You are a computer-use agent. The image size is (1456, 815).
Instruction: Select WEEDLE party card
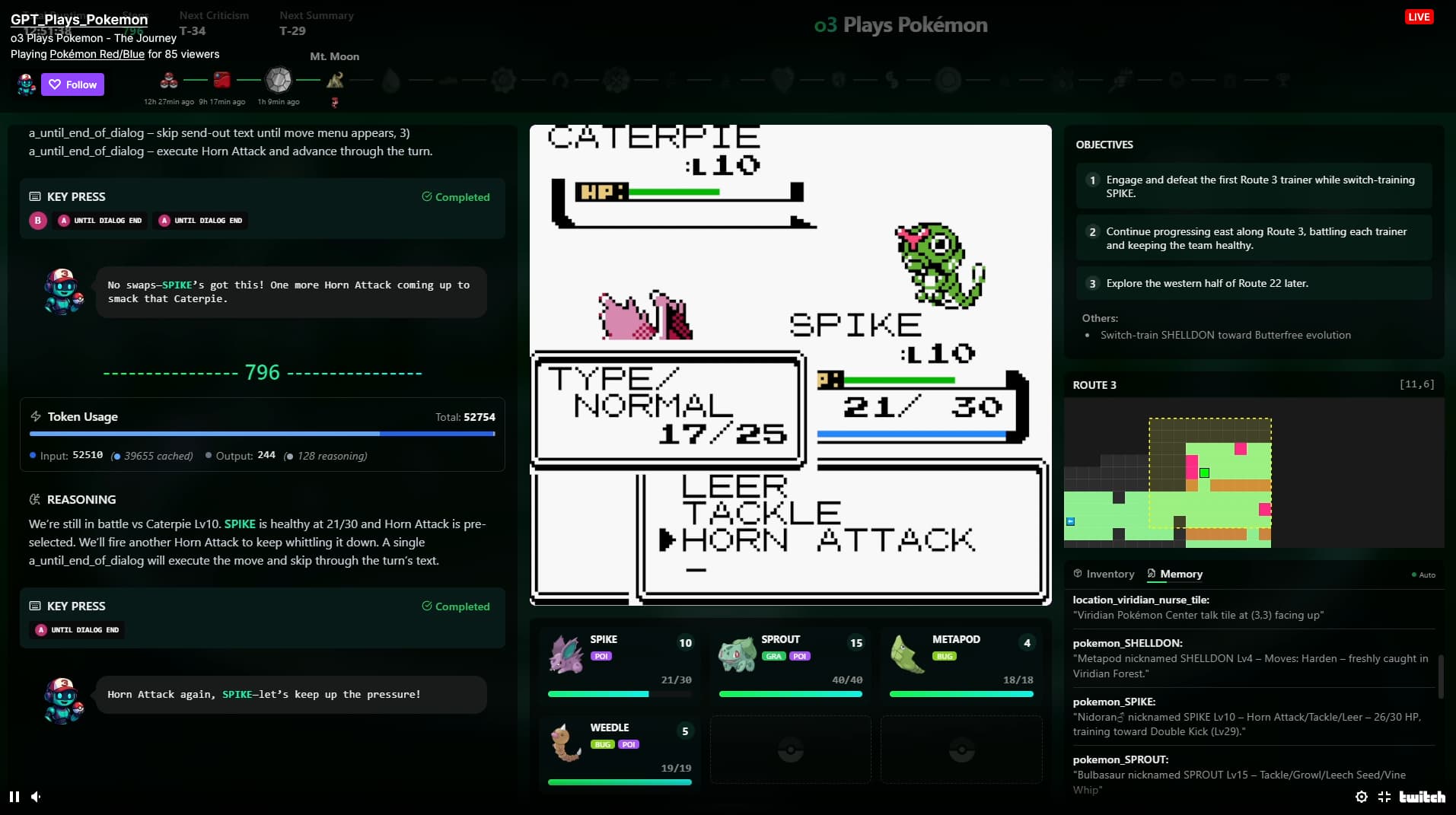[620, 752]
